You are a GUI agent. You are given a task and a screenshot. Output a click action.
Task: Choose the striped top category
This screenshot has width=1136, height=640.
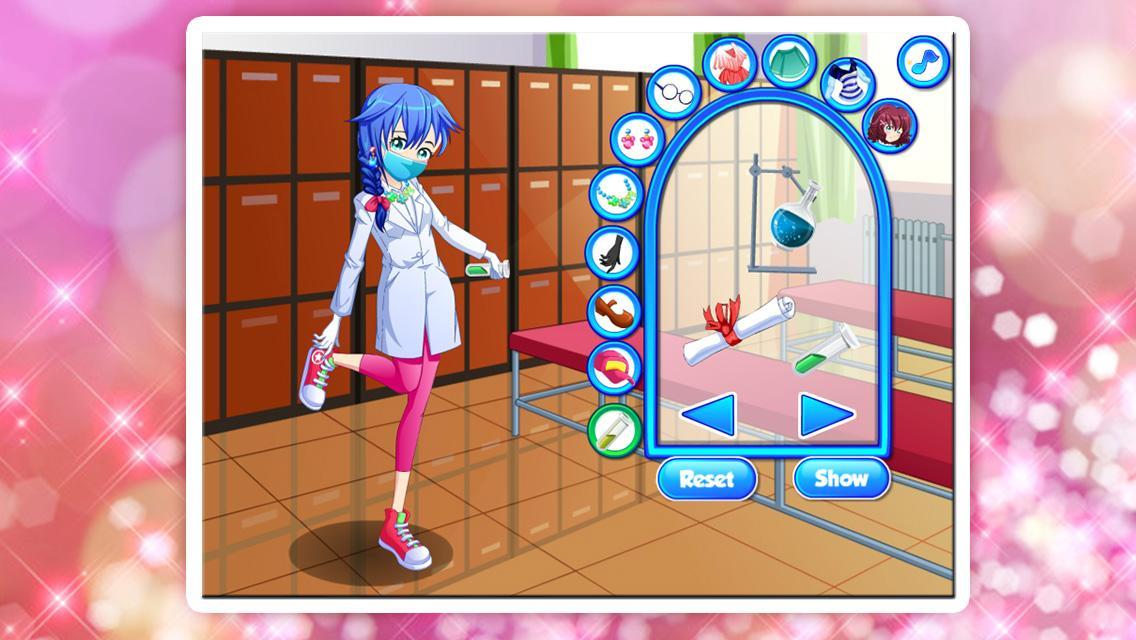tap(847, 83)
